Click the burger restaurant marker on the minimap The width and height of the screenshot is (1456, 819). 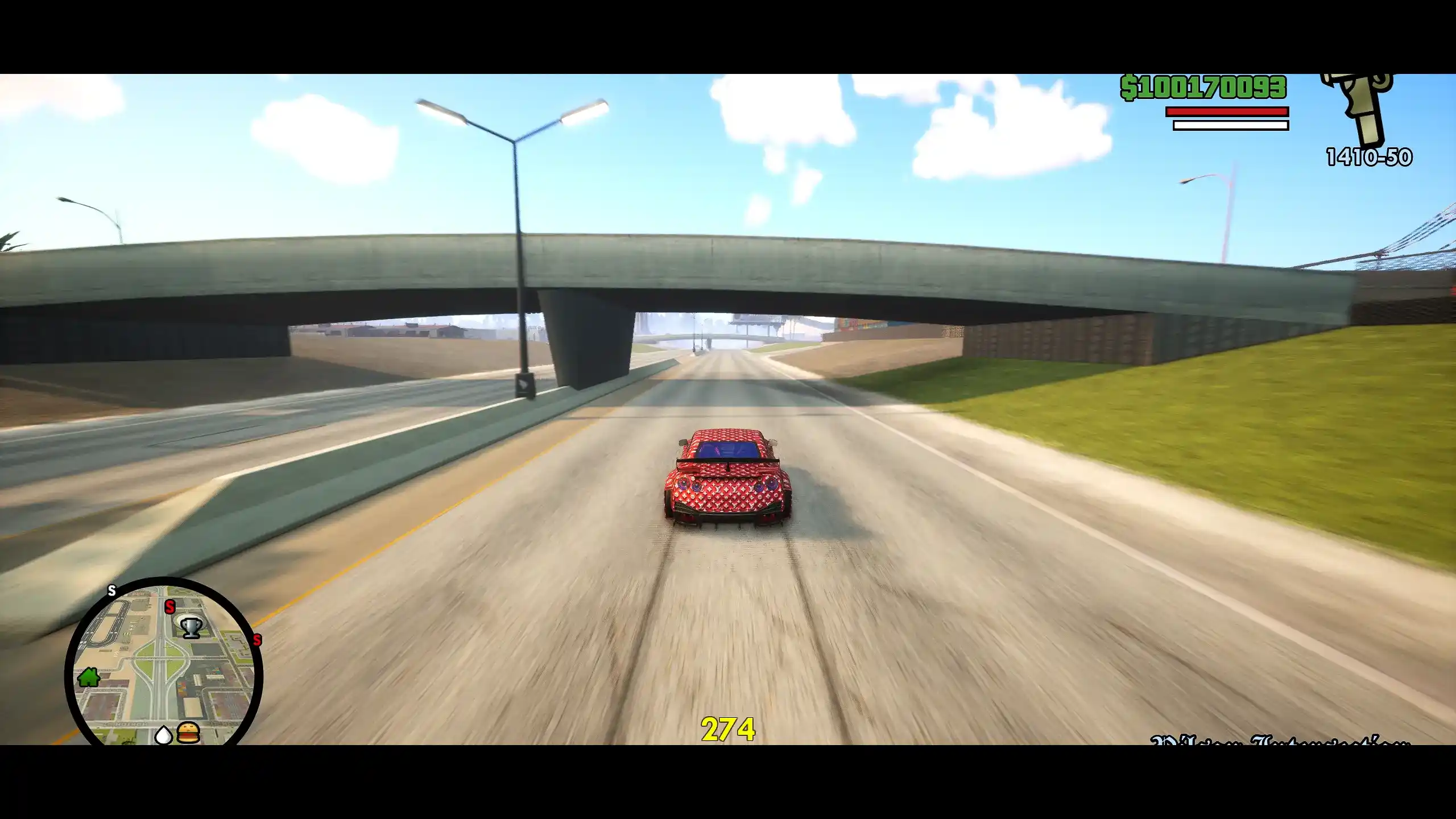click(188, 732)
